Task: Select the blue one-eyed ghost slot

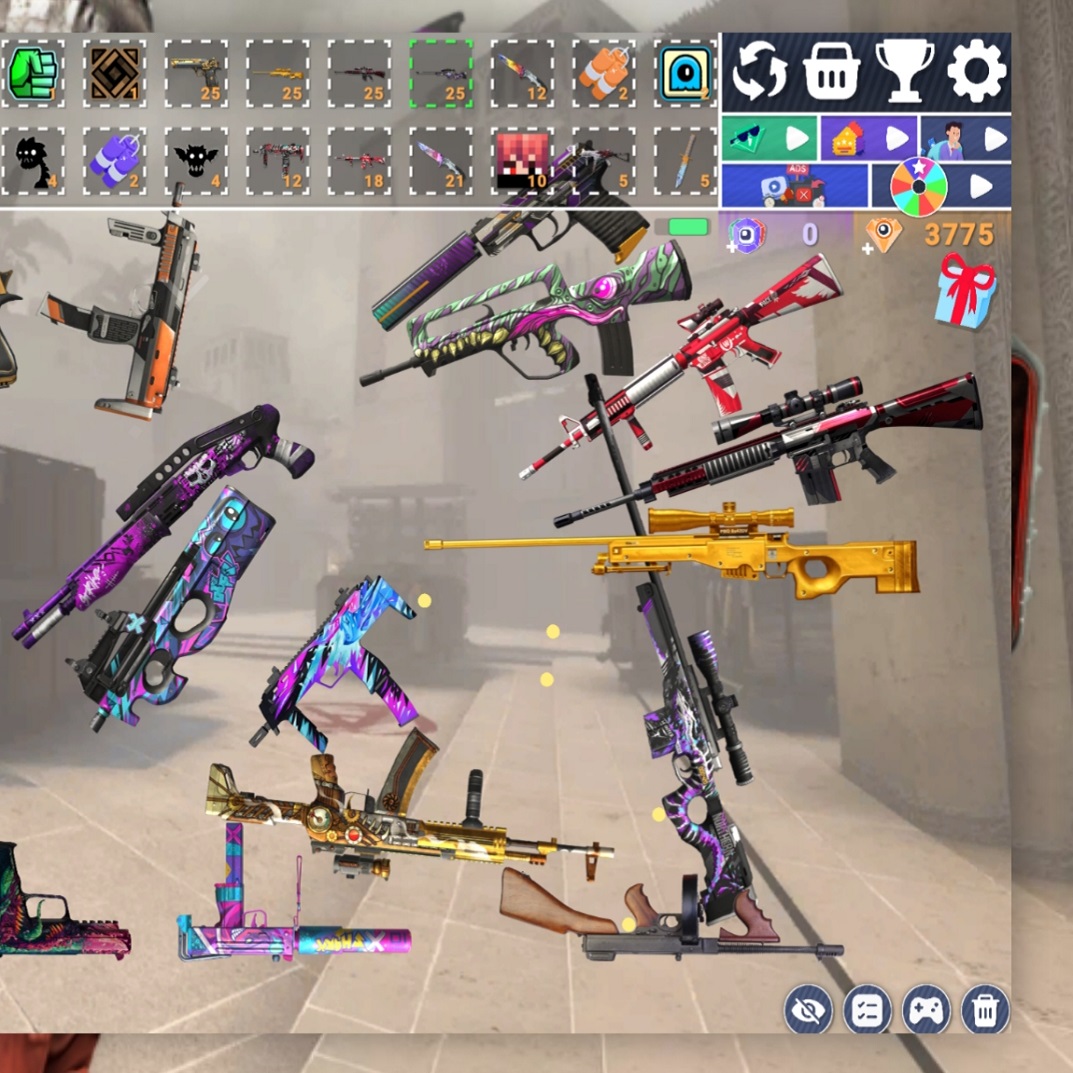Action: pyautogui.click(x=686, y=73)
